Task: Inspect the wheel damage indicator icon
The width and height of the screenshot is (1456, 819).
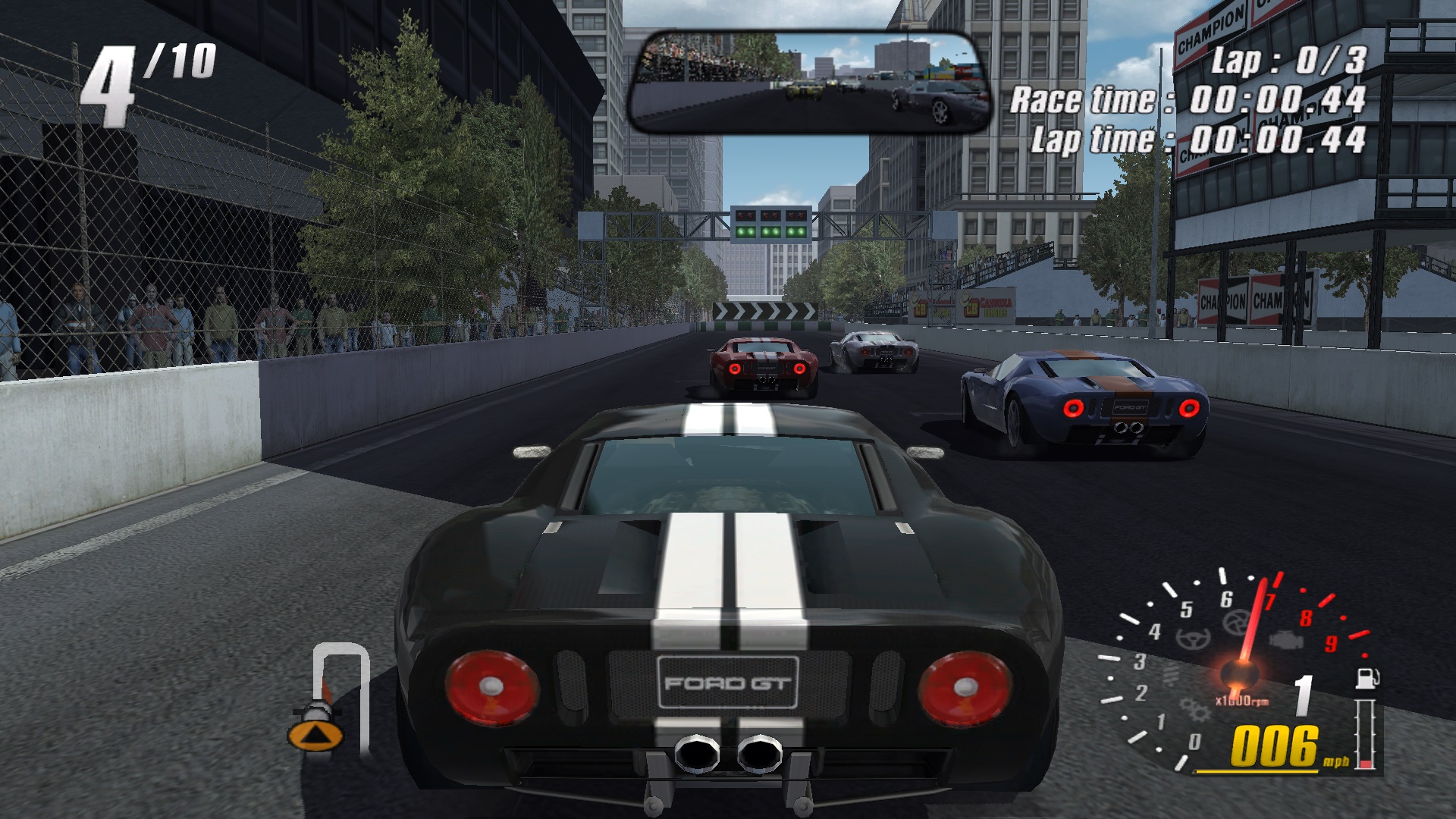Action: coord(1236,623)
